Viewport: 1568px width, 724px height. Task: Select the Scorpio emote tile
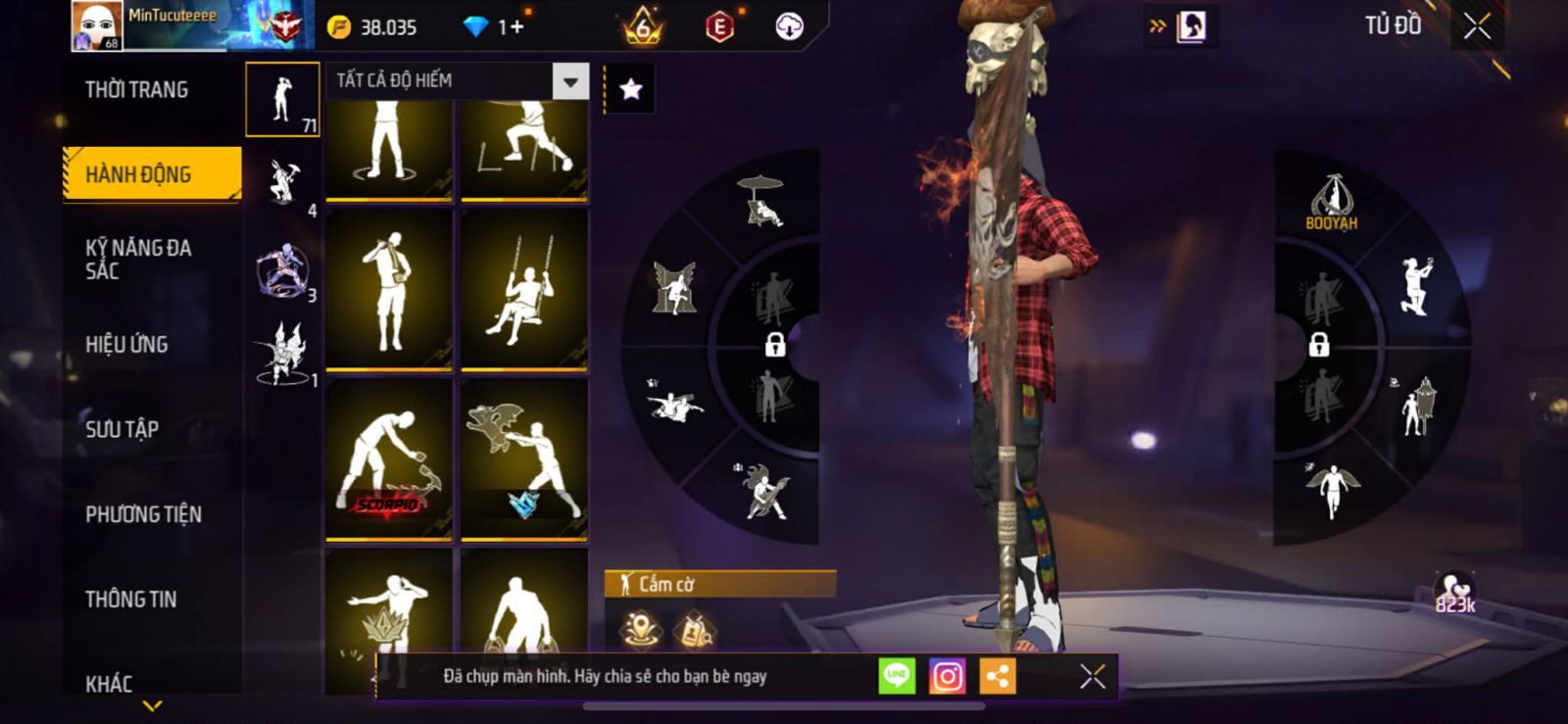pos(389,459)
